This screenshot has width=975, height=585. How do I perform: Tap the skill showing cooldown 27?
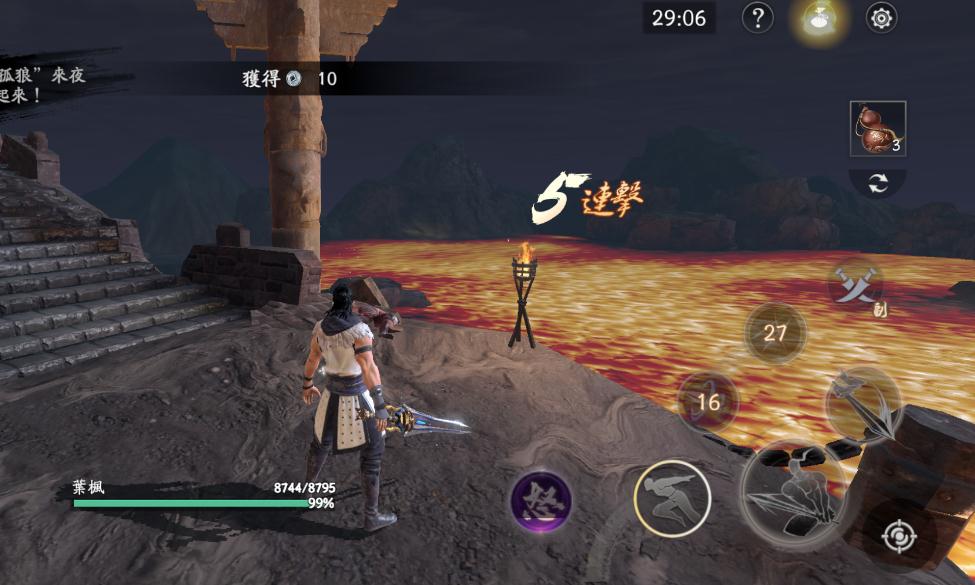tap(775, 333)
